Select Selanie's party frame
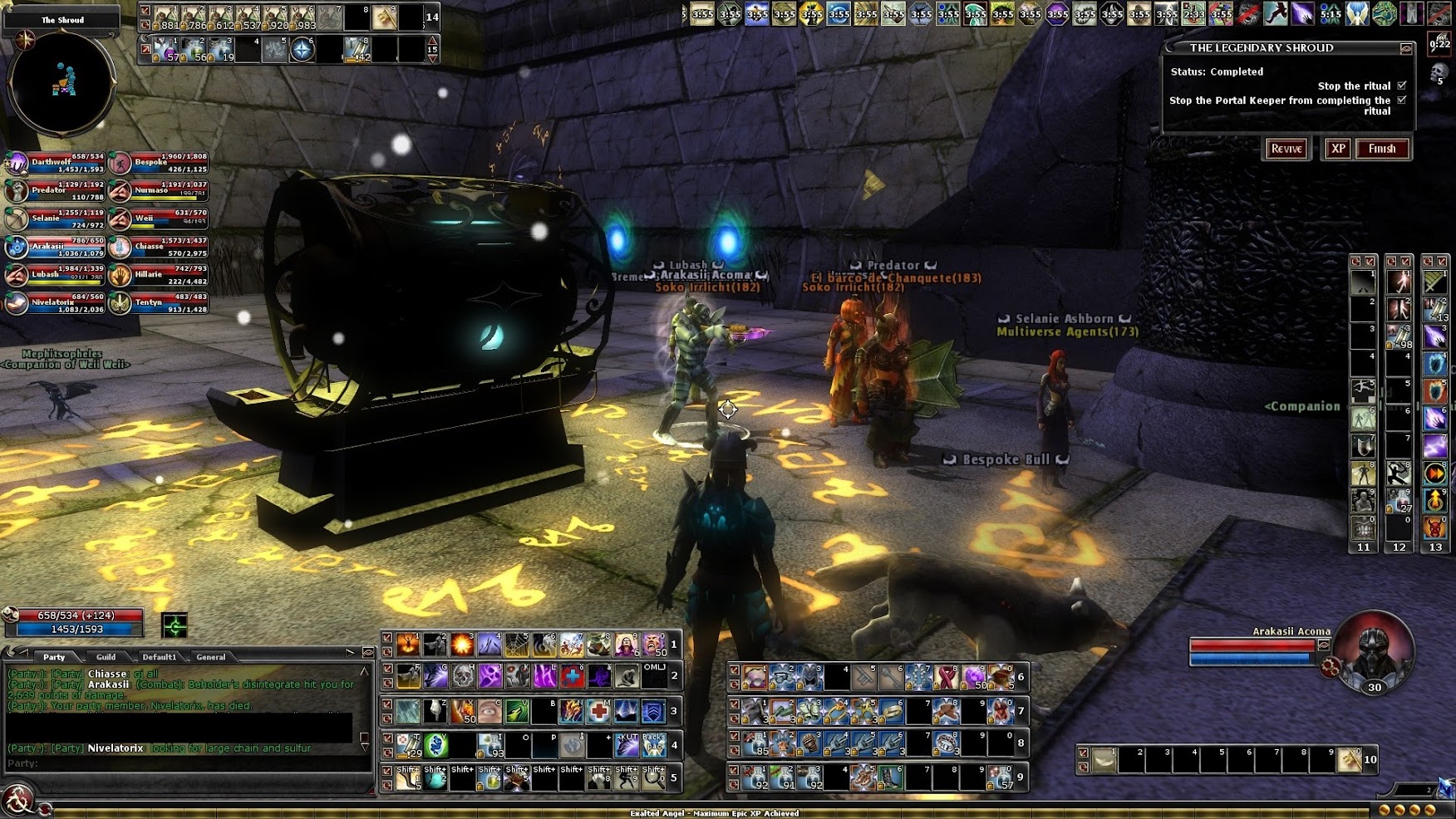The height and width of the screenshot is (819, 1456). point(17,219)
